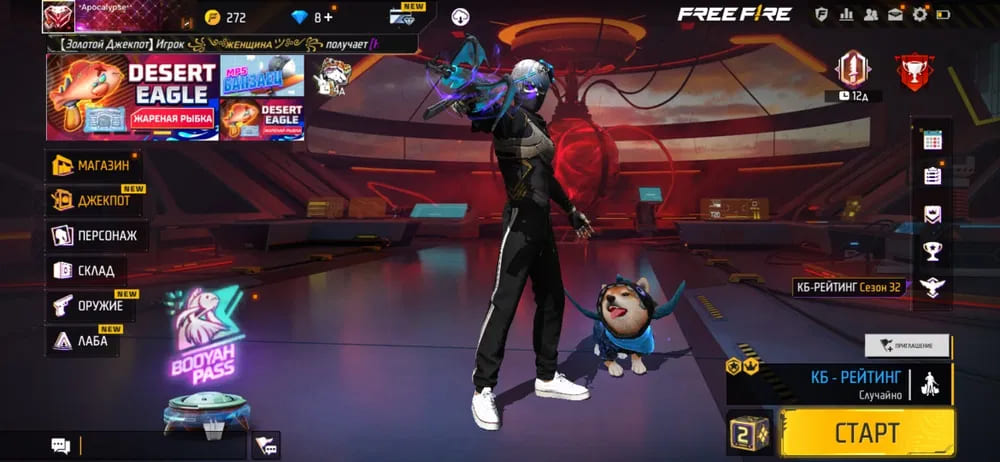Open the calendar events icon
Image resolution: width=1000 pixels, height=462 pixels.
pos(932,140)
